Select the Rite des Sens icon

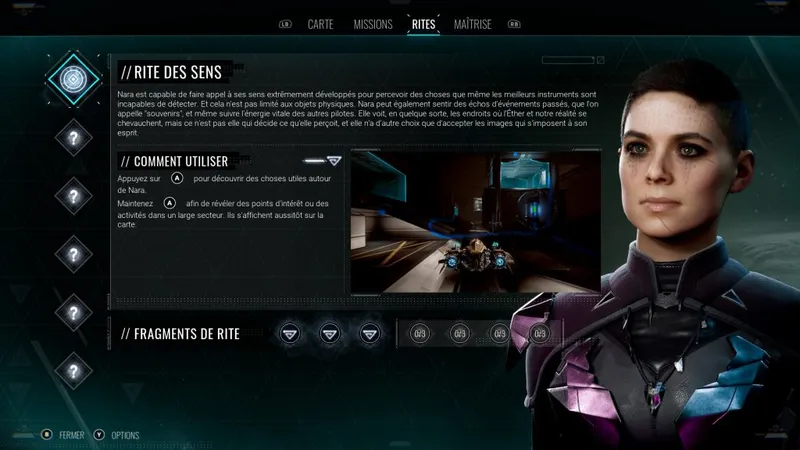tap(73, 77)
